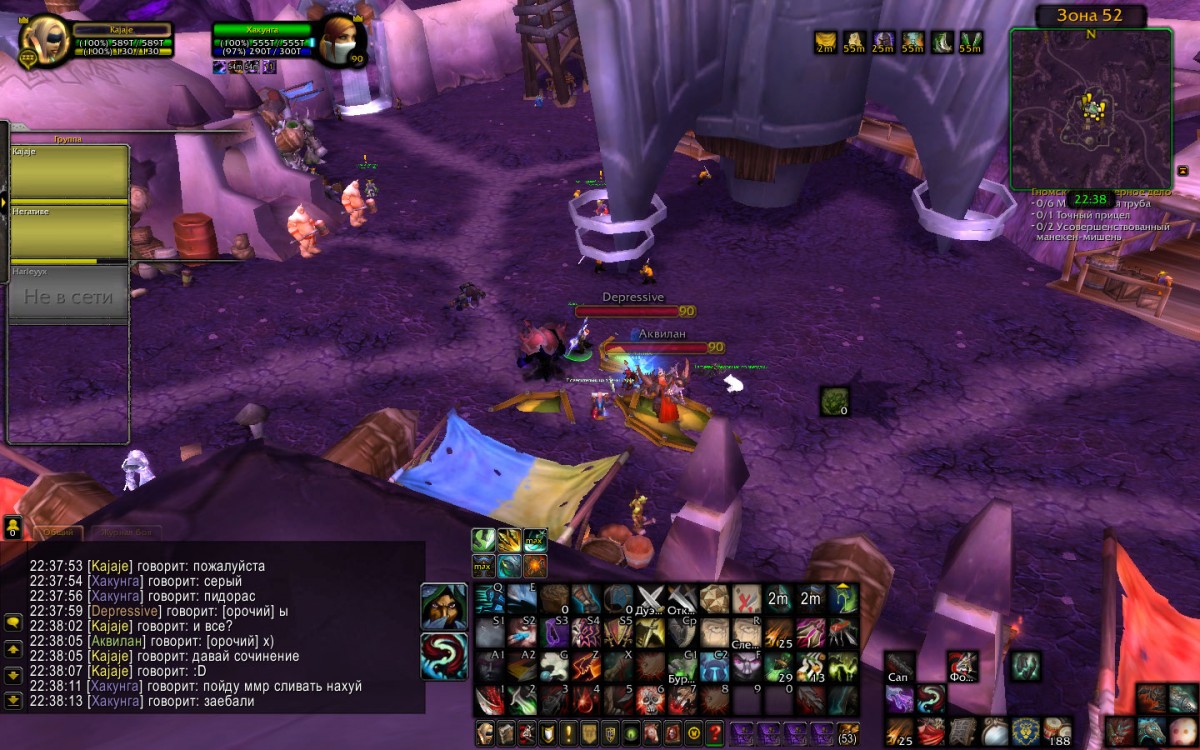Open the backpack showing 53 free slots
The image size is (1200, 750).
847,732
